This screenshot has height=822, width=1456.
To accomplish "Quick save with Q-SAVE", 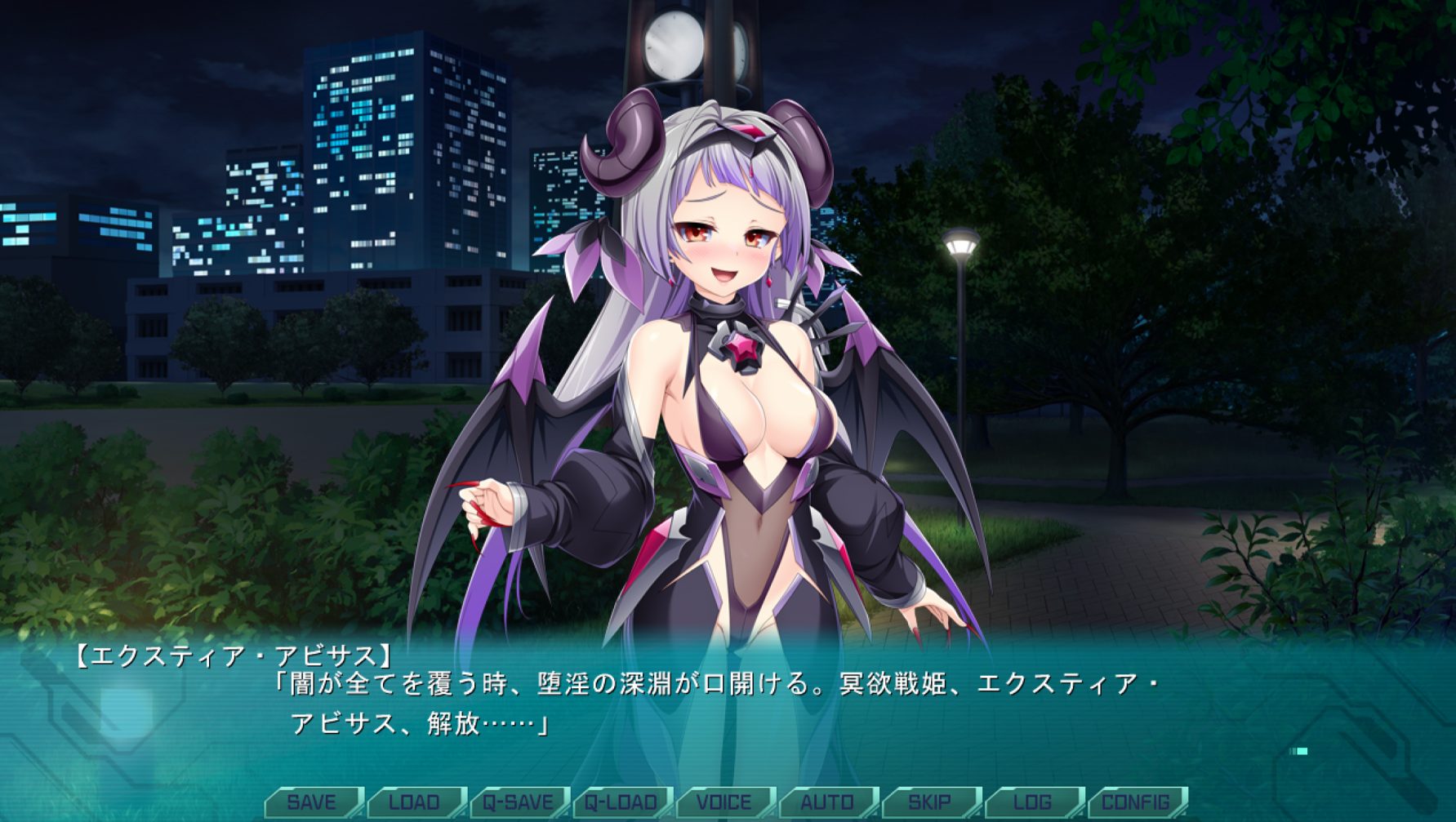I will (518, 802).
